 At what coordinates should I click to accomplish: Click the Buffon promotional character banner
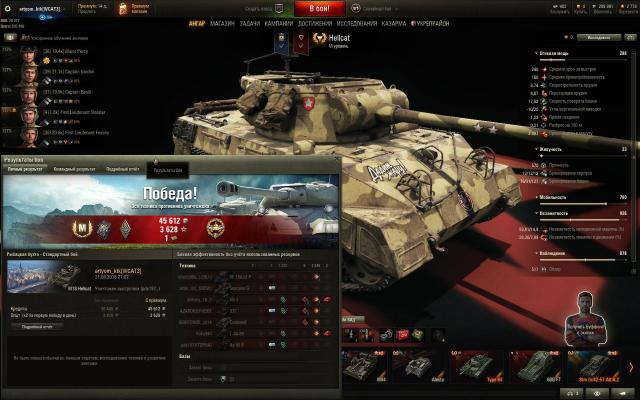(x=589, y=317)
